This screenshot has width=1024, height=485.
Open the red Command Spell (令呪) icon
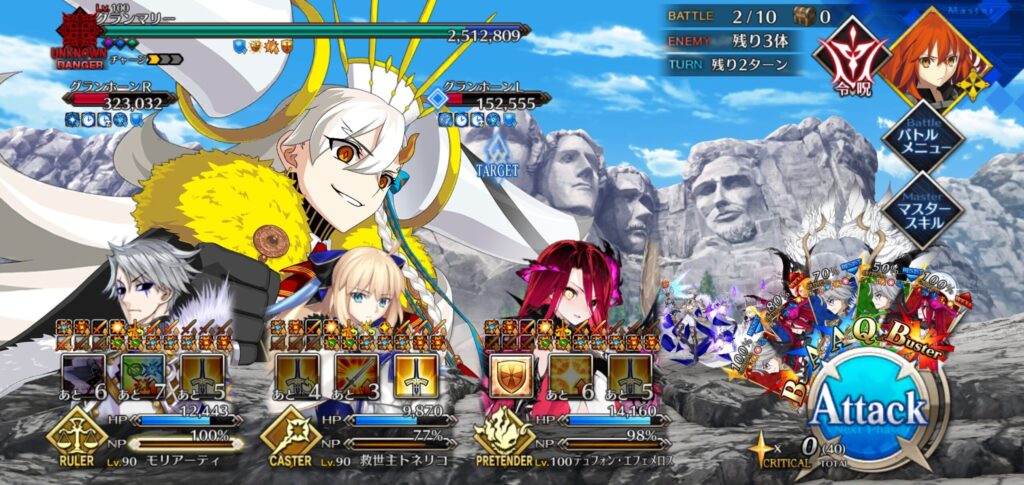click(x=851, y=53)
